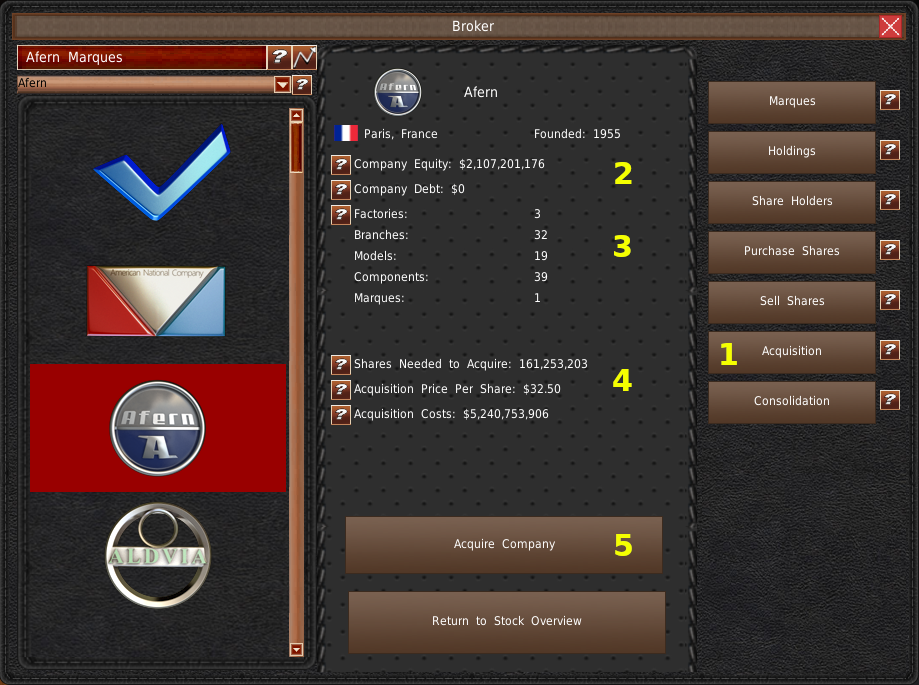Screen dimensions: 919x685
Task: Choose the Consolidation option
Action: click(791, 401)
